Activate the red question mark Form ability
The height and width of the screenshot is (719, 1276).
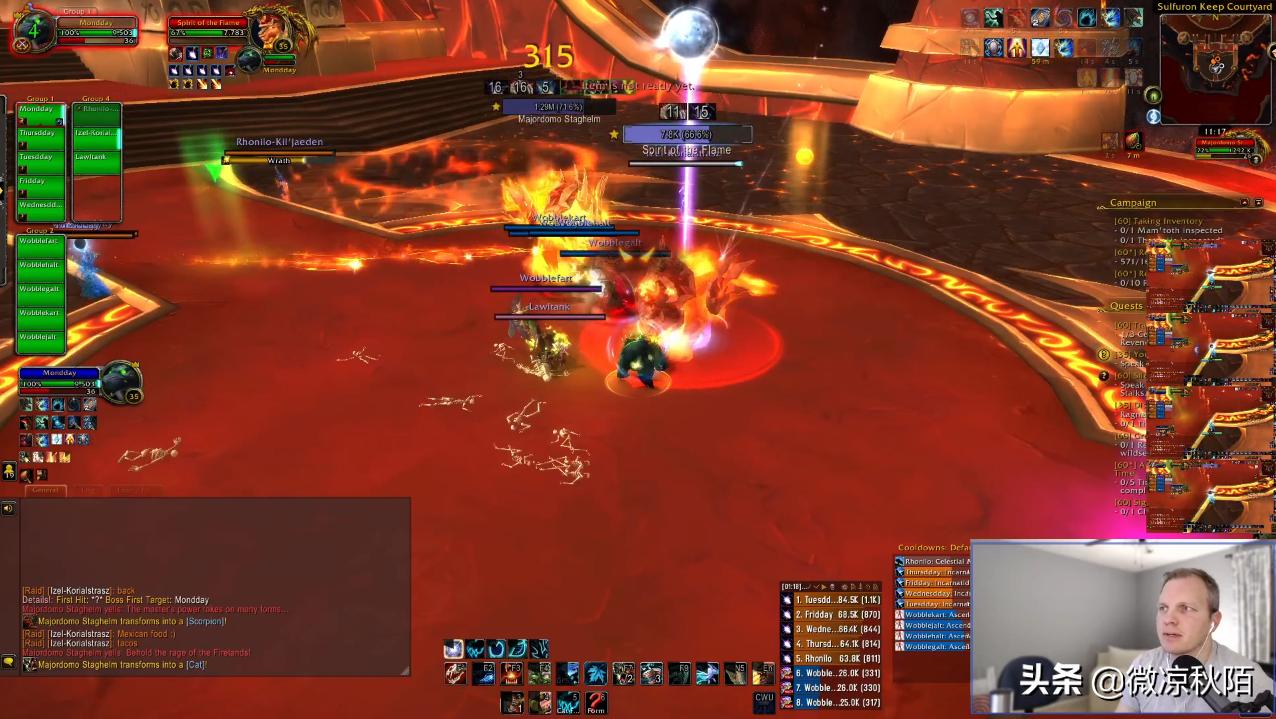click(597, 702)
